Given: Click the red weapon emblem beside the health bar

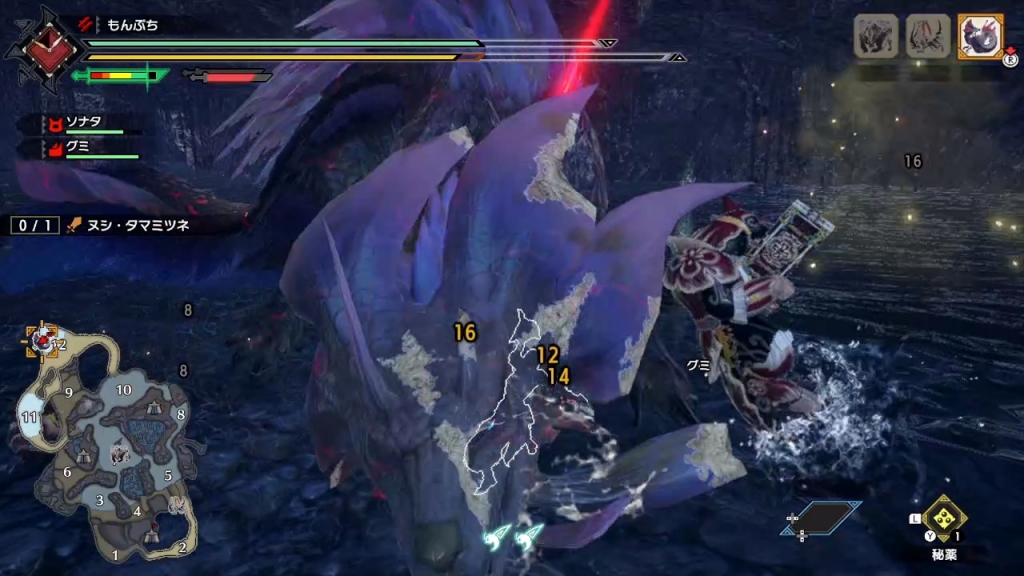Looking at the screenshot, I should (x=42, y=50).
